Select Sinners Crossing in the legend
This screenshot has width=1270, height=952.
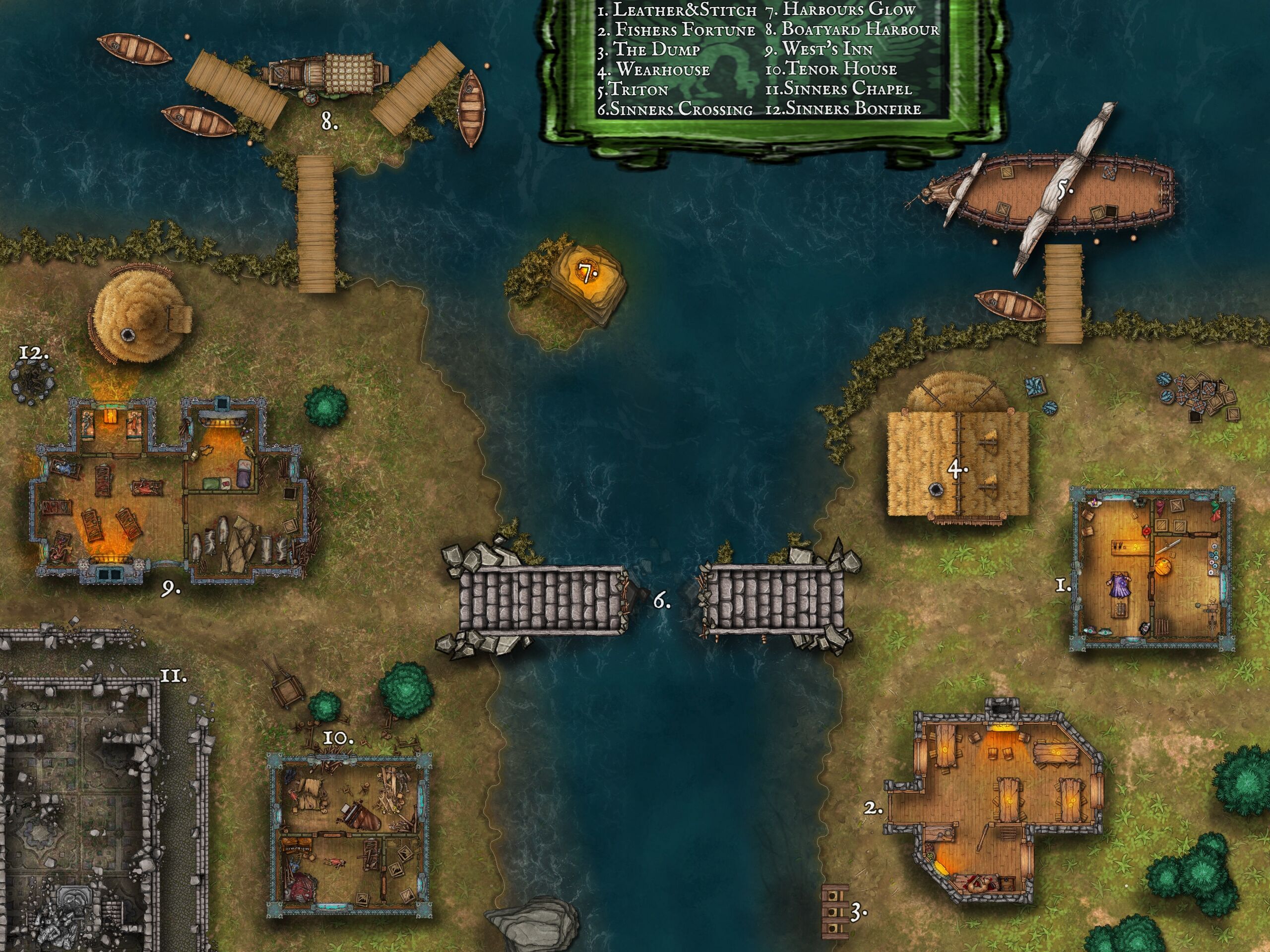[675, 109]
